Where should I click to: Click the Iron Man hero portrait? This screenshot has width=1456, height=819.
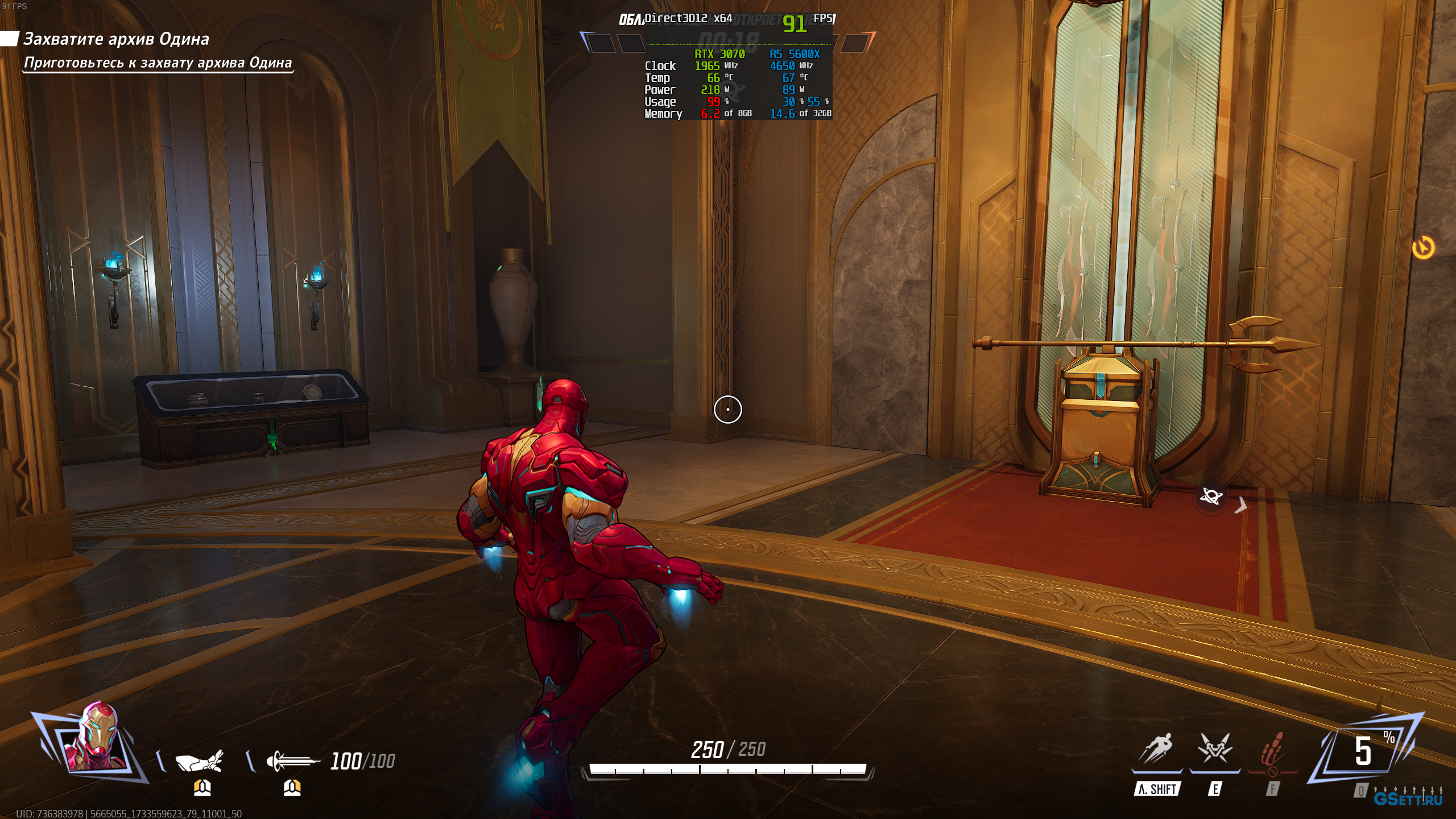click(x=94, y=738)
